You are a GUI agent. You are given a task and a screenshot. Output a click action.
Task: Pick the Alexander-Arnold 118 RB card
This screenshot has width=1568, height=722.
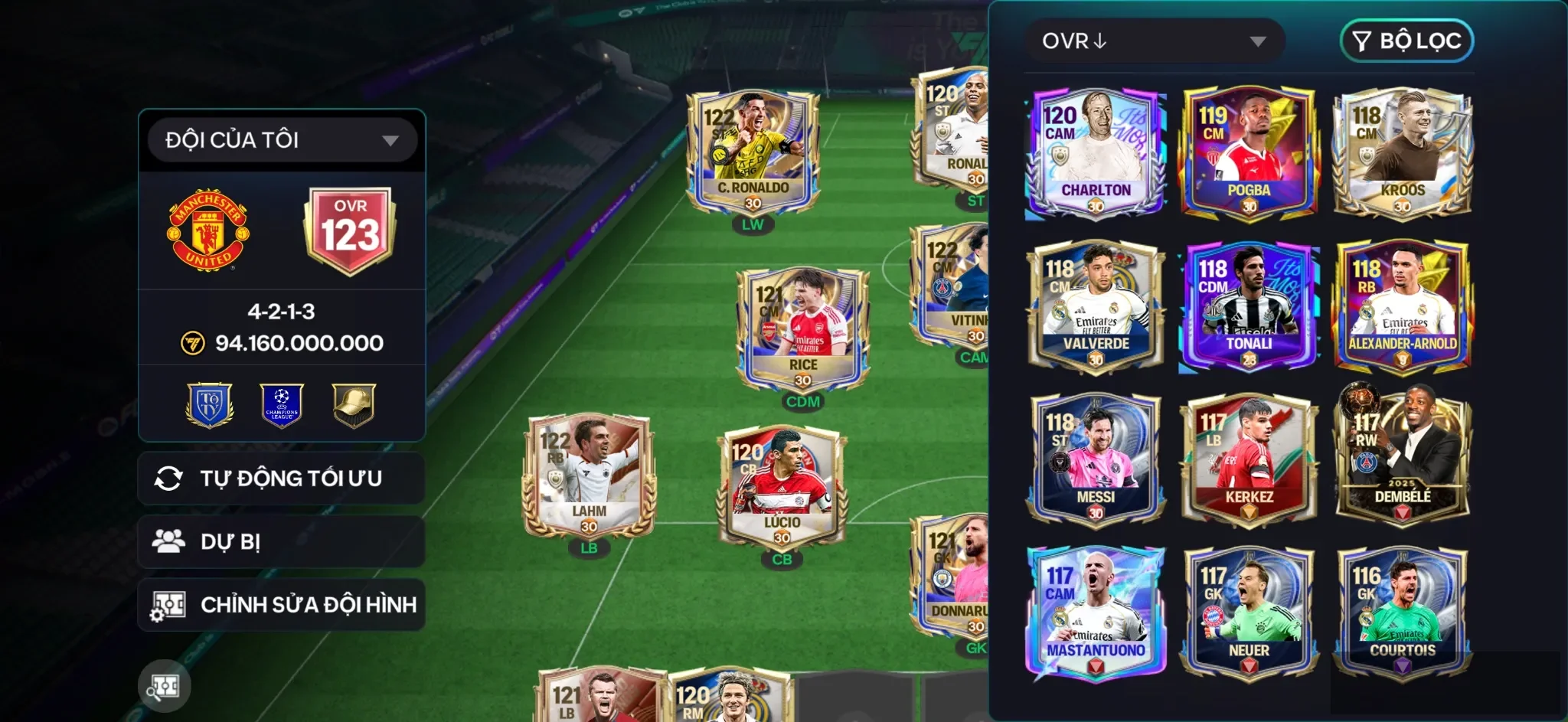pos(1402,306)
